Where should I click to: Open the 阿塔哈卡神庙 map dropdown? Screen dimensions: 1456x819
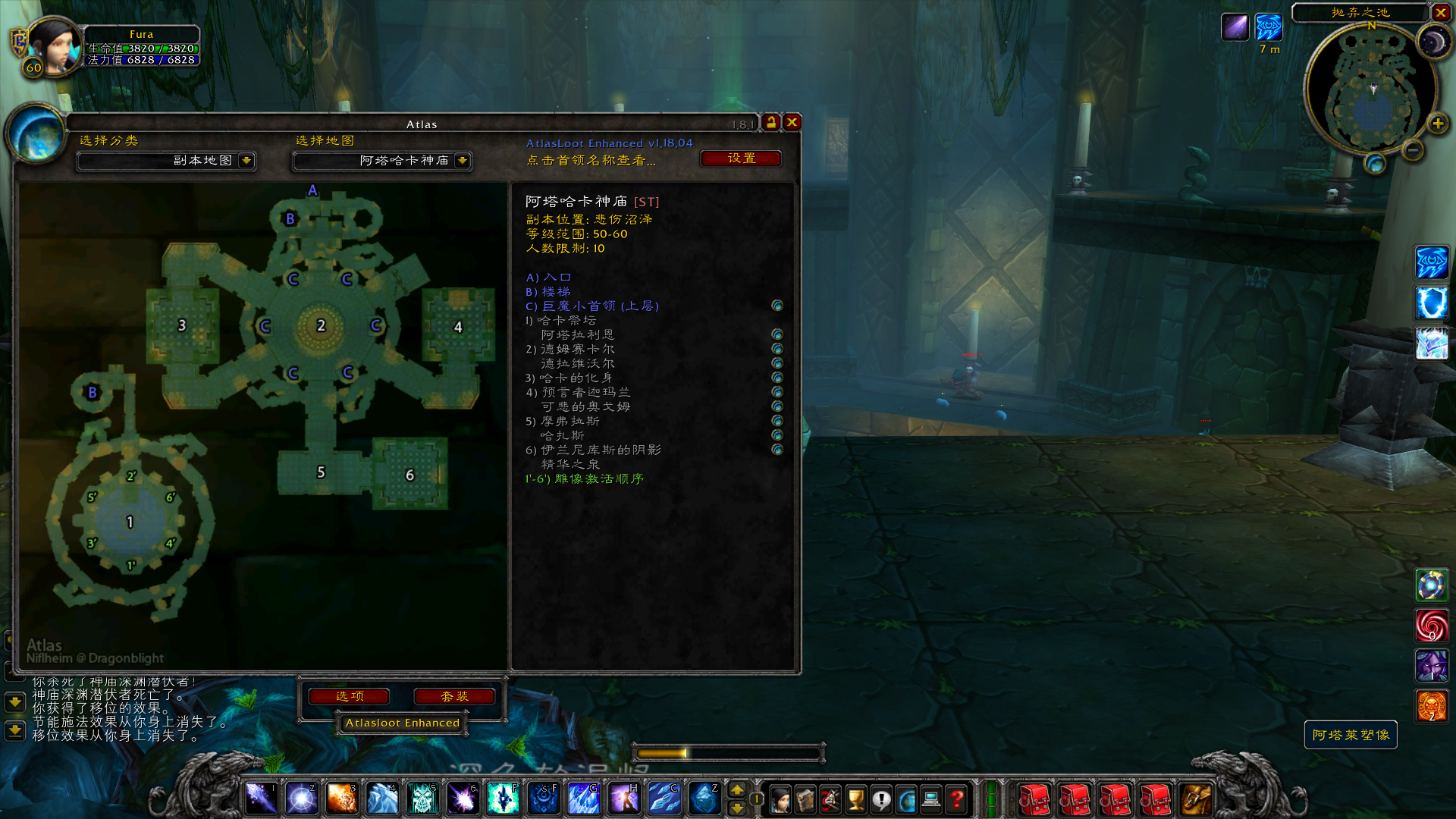click(x=462, y=161)
